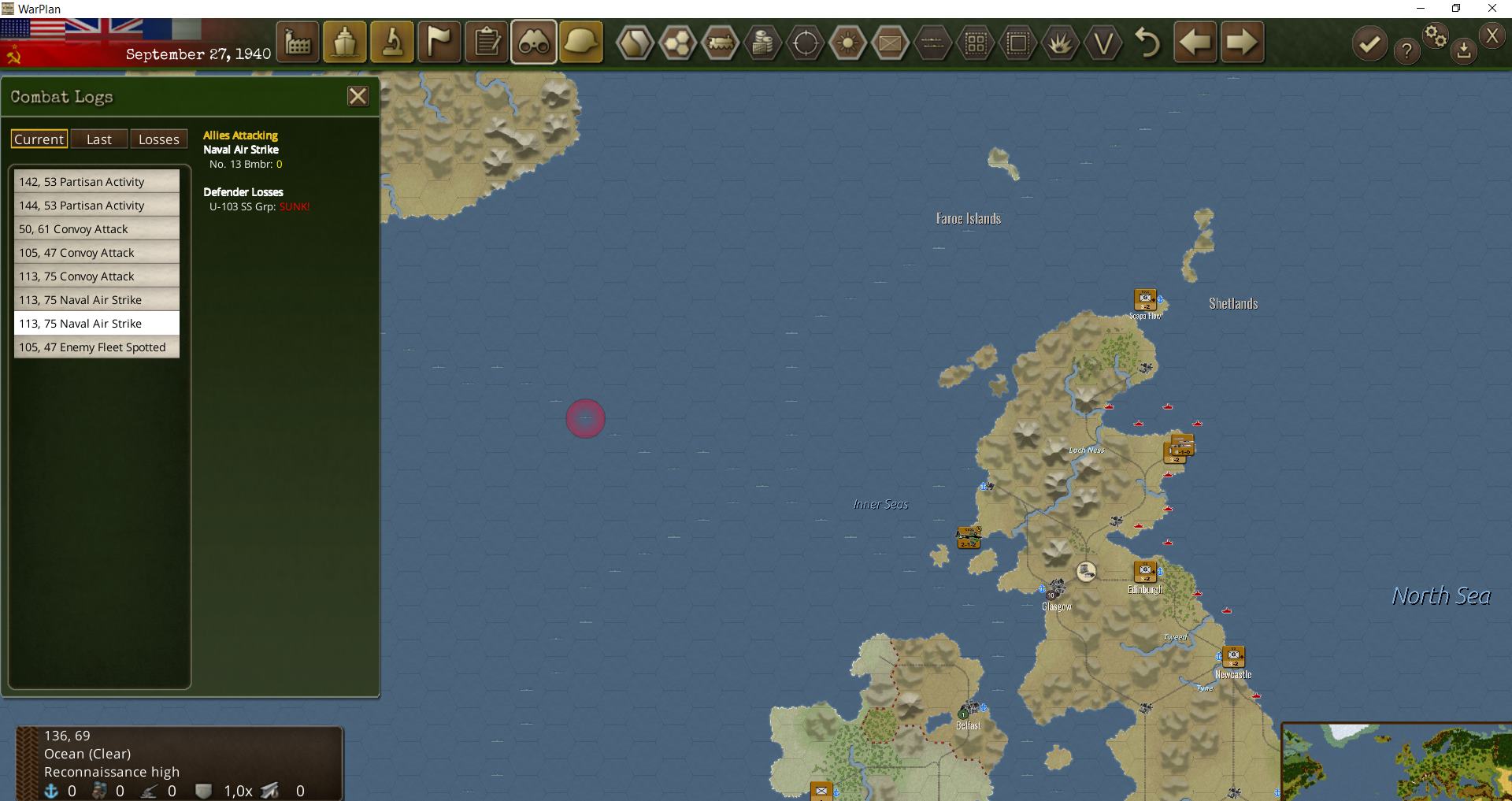This screenshot has width=1512, height=801.
Task: Switch to the Last combat log tab
Action: 99,139
